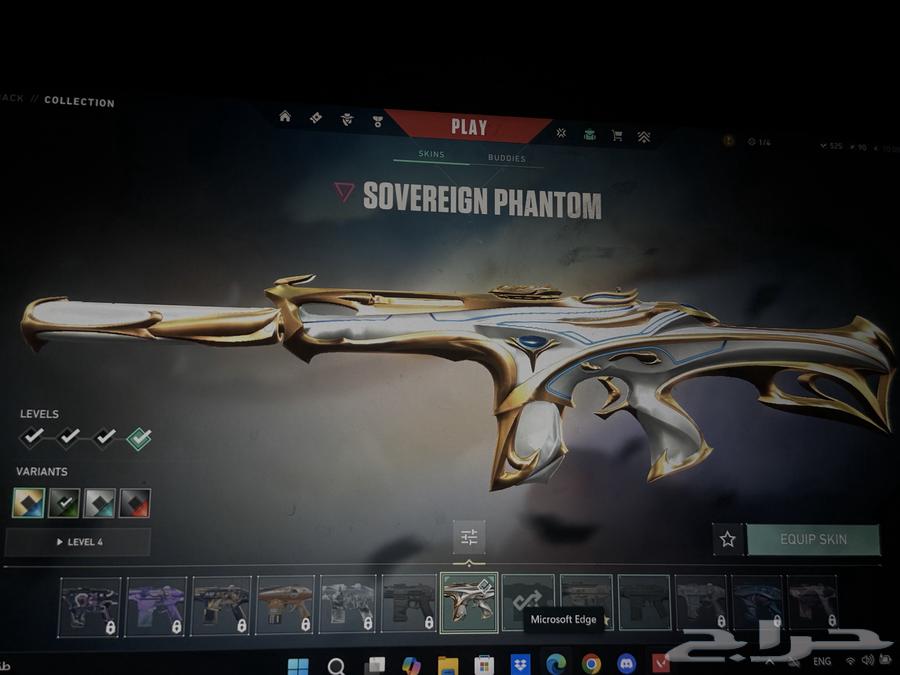Select the highlighted fourth level diamond
The image size is (900, 675).
(139, 438)
